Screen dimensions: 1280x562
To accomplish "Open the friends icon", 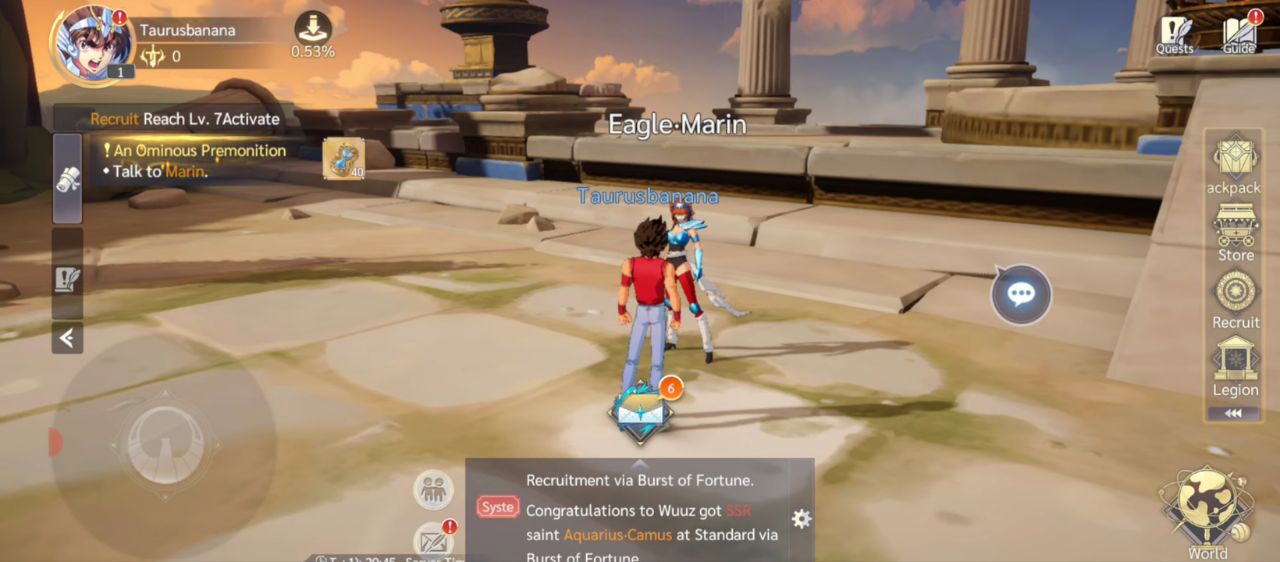I will [x=433, y=490].
